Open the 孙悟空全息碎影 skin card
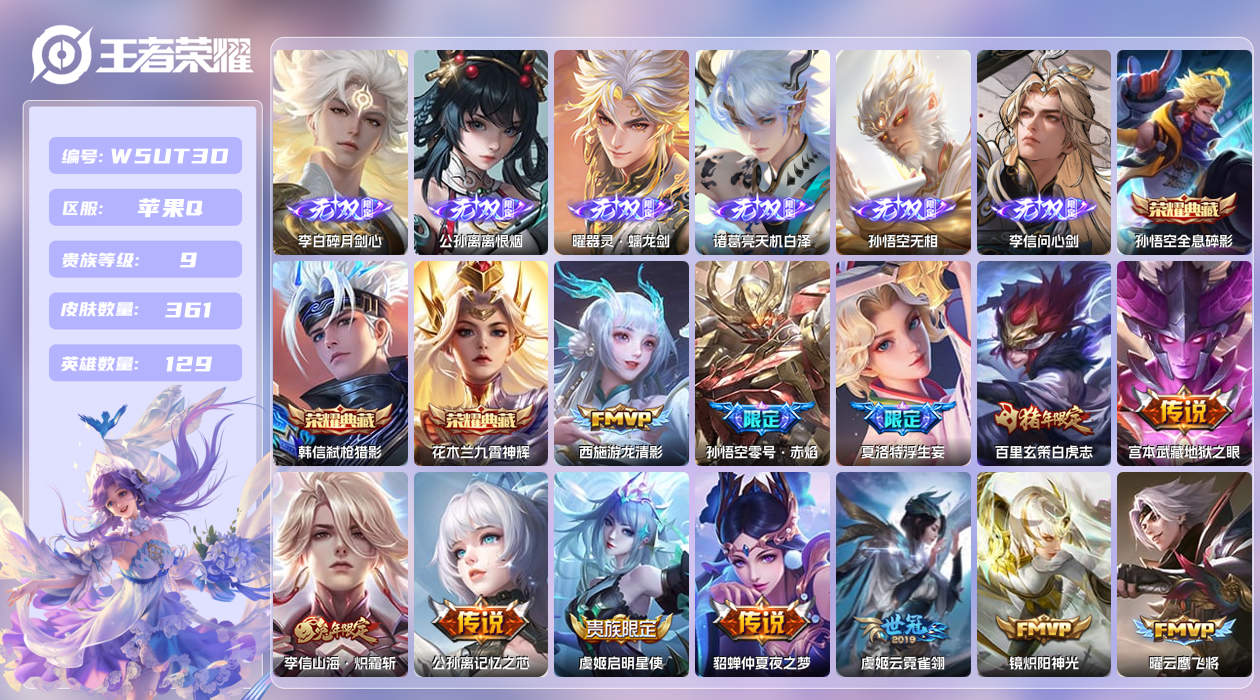This screenshot has height=700, width=1260. [x=1184, y=152]
